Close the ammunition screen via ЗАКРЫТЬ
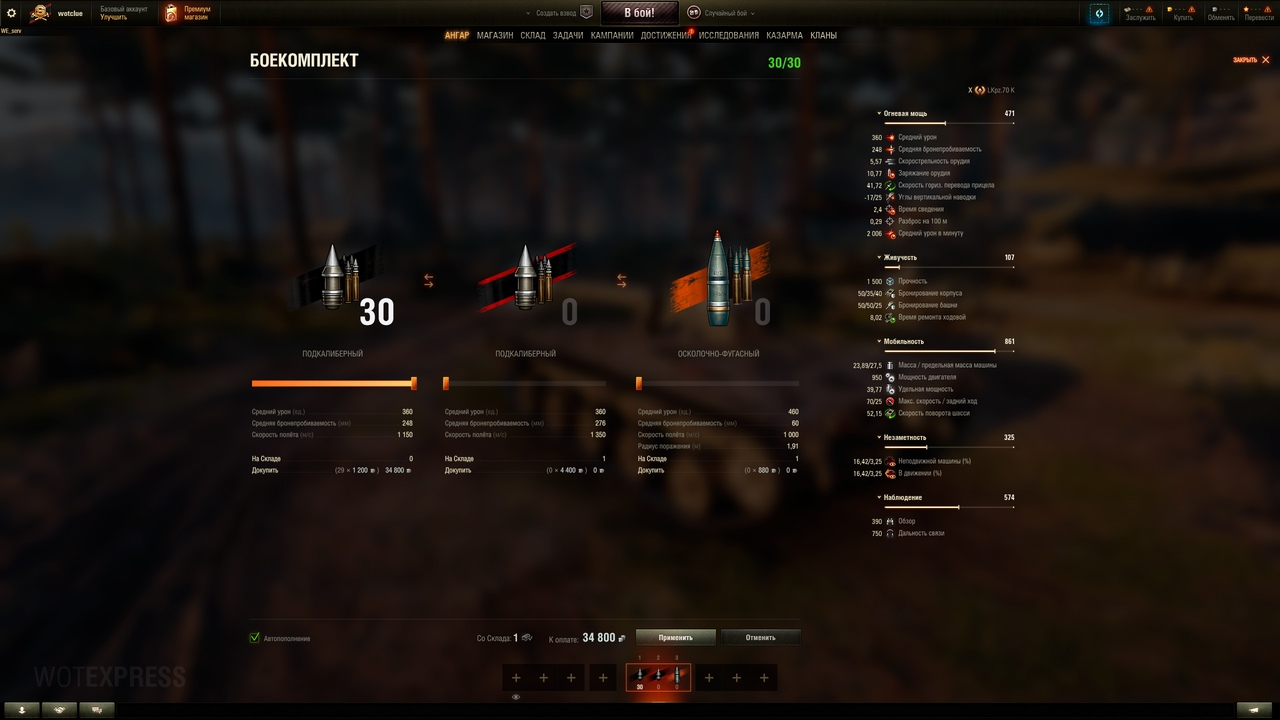The width and height of the screenshot is (1280, 720). click(x=1251, y=60)
